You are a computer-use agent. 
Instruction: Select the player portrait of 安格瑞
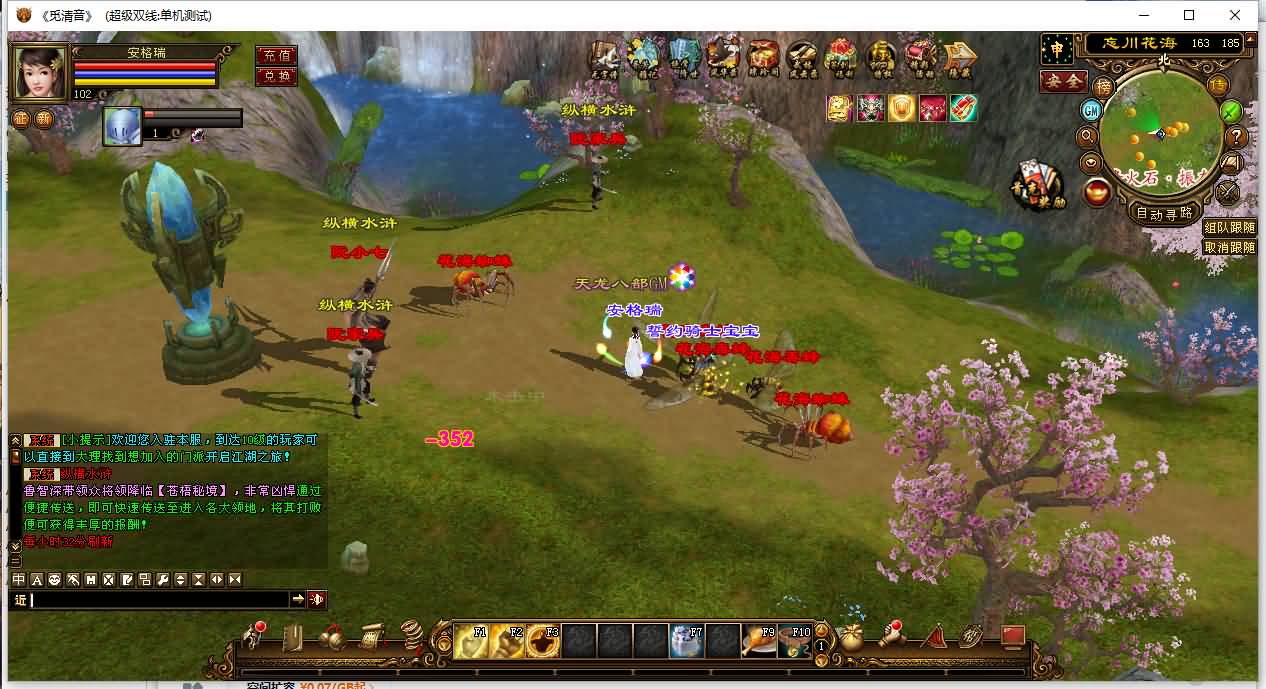pos(41,72)
